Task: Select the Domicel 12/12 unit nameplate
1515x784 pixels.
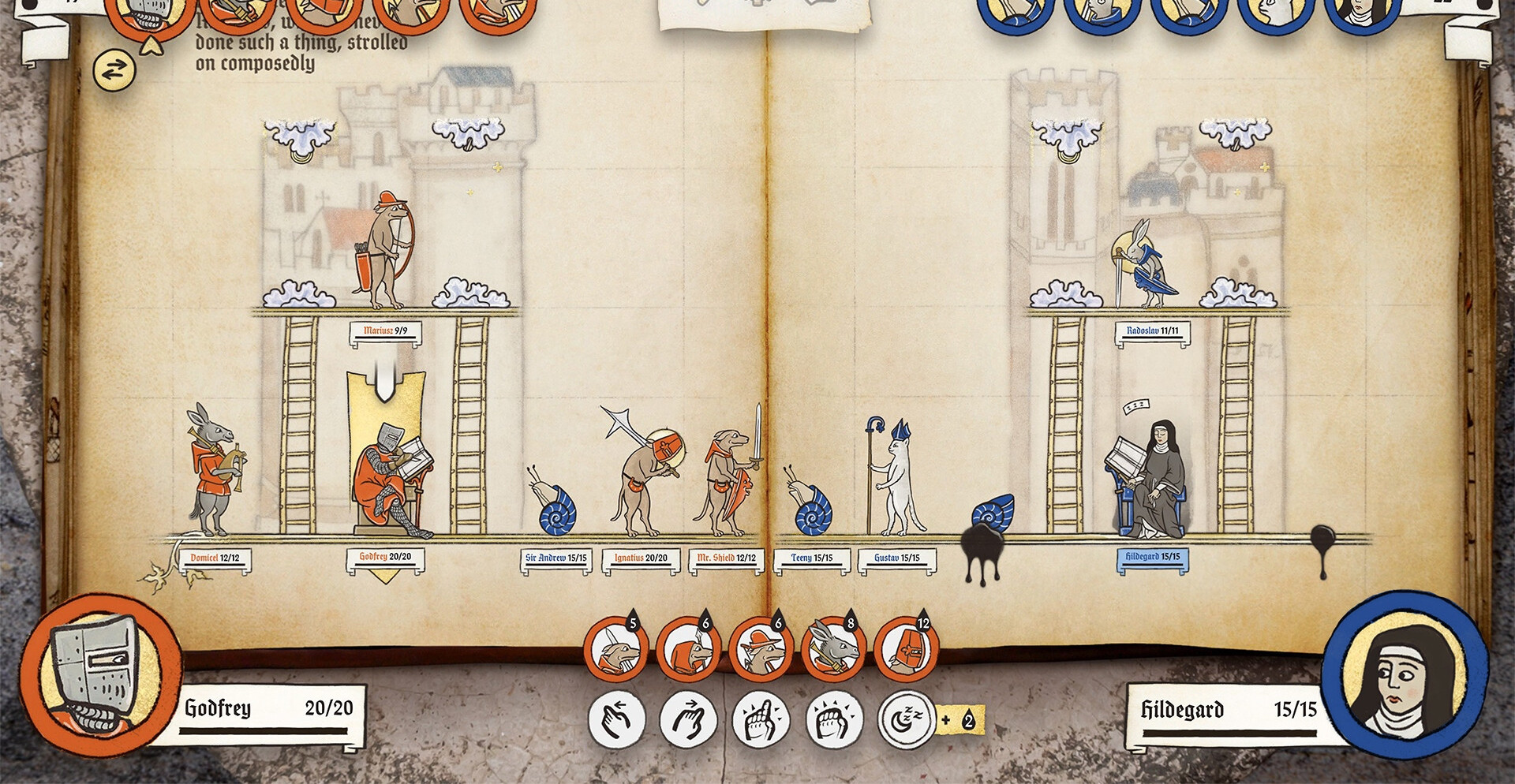Action: [x=215, y=558]
